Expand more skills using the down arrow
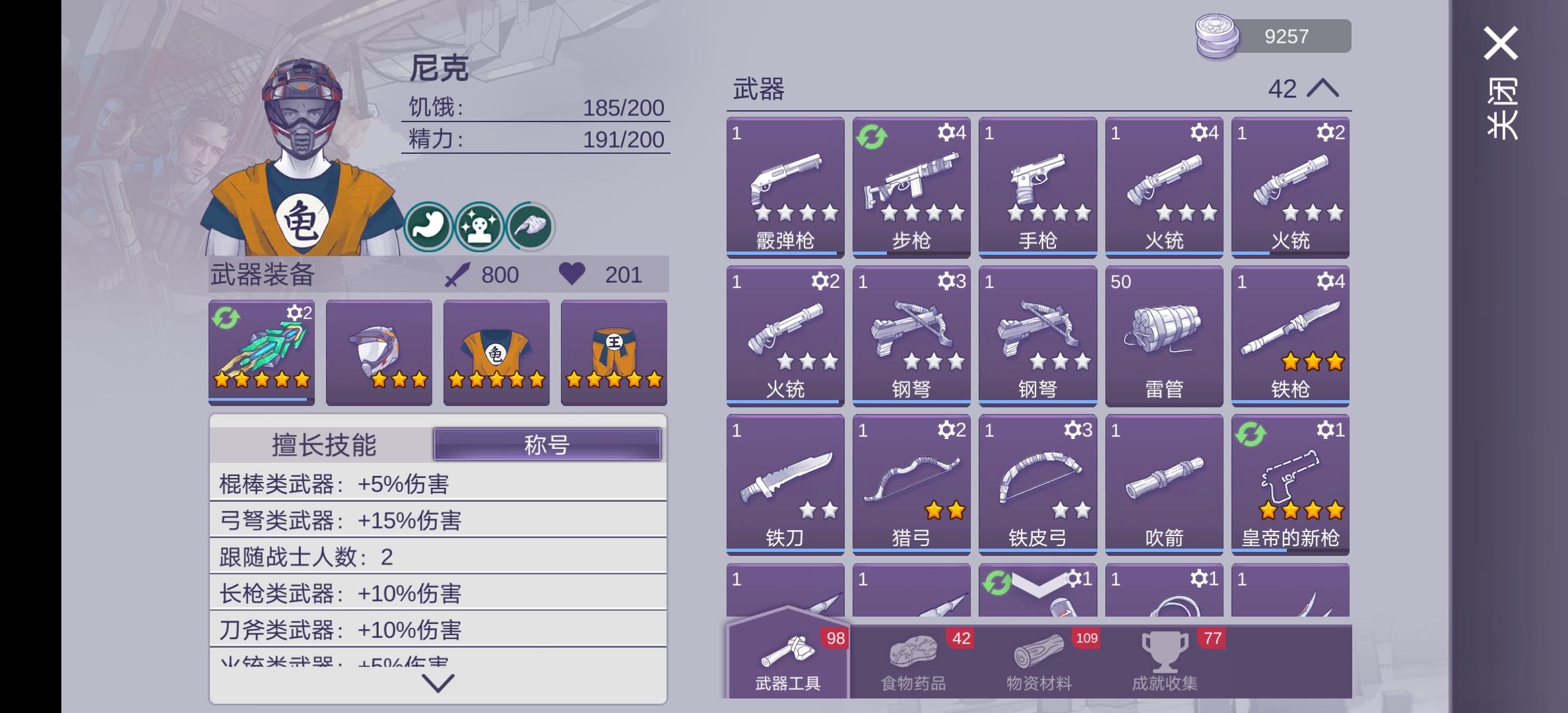The image size is (1568, 713). tap(438, 684)
